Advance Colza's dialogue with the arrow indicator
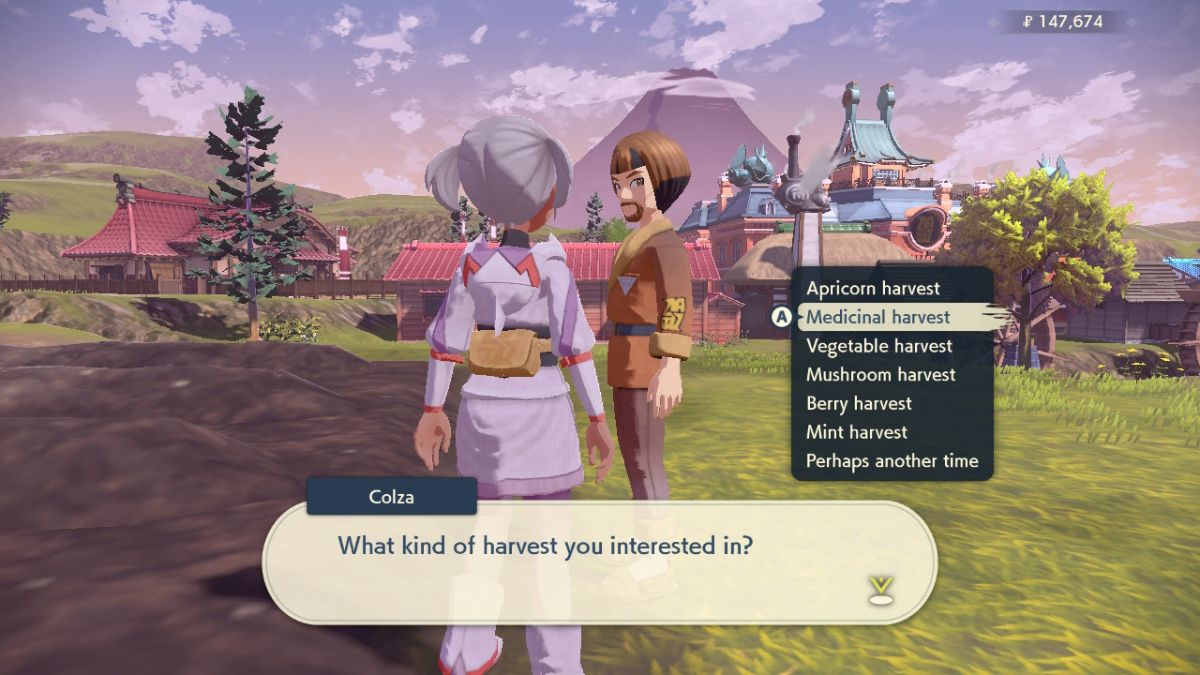Viewport: 1200px width, 675px height. (x=880, y=590)
